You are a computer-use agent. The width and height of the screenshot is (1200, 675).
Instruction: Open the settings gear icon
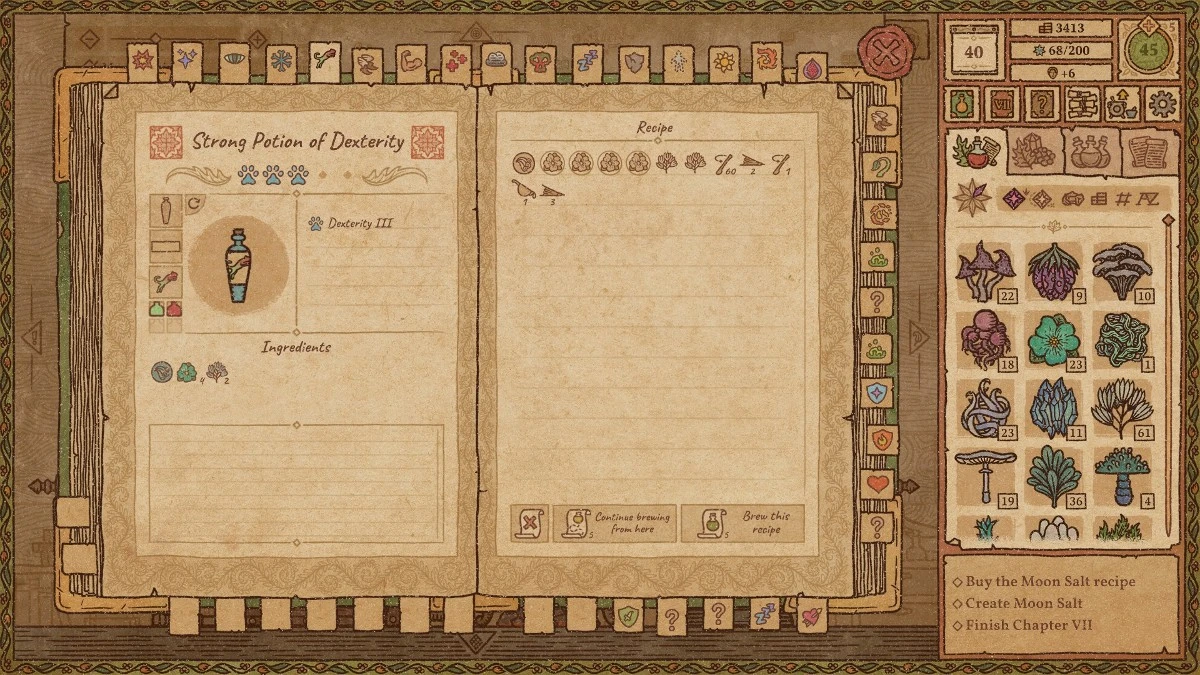coord(1162,103)
